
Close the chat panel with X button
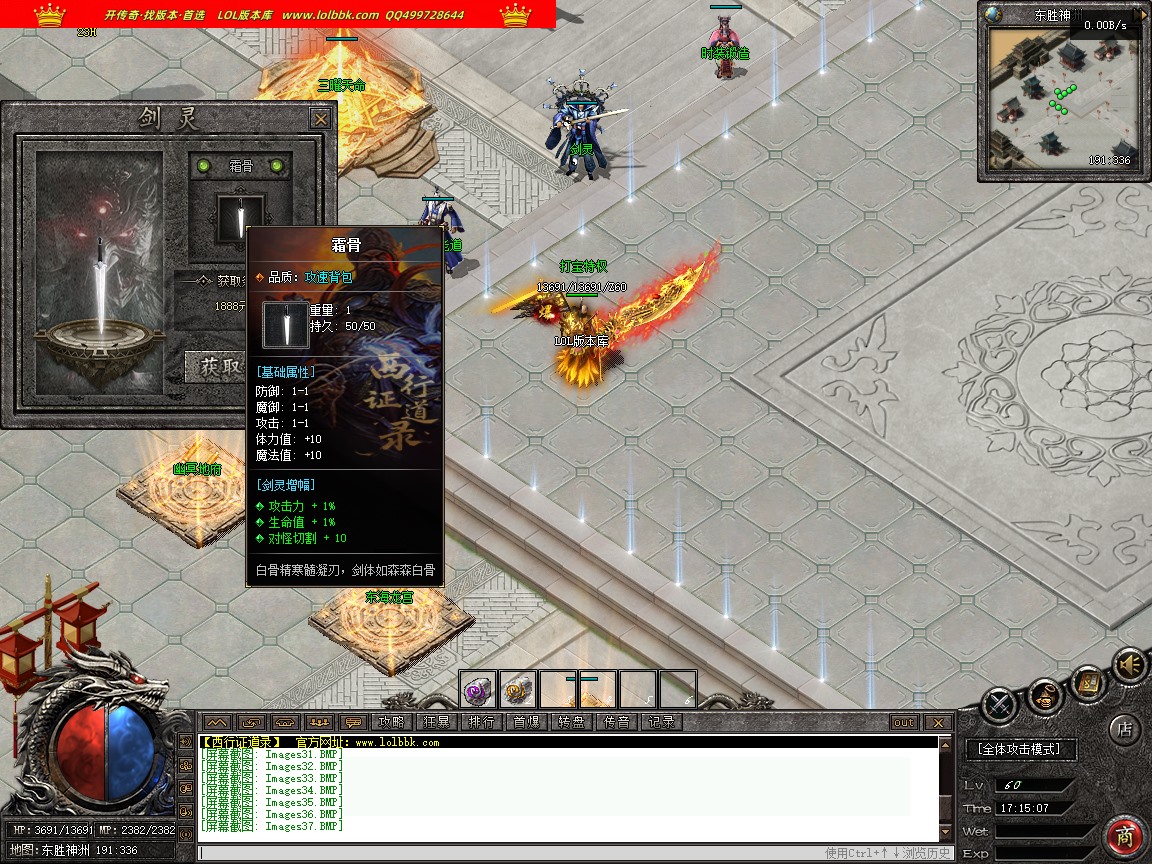(x=937, y=722)
